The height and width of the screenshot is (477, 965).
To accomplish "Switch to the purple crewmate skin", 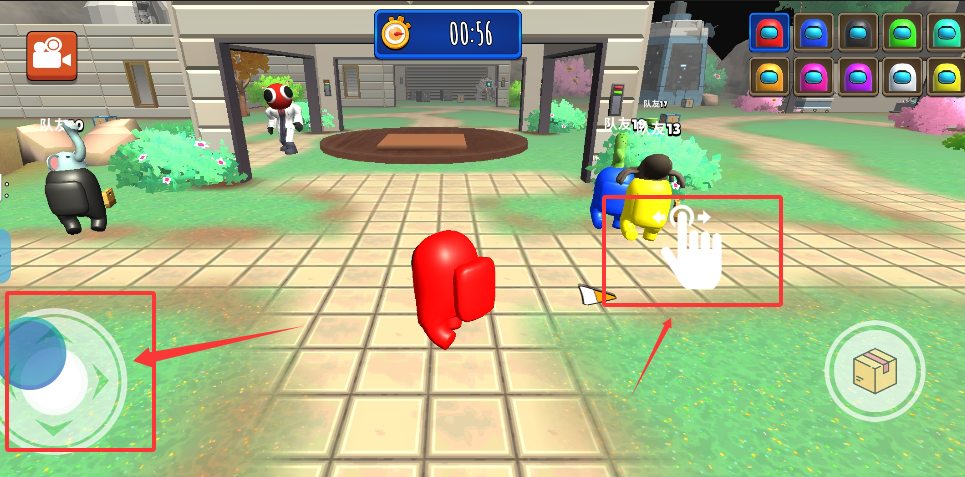I will 859,77.
